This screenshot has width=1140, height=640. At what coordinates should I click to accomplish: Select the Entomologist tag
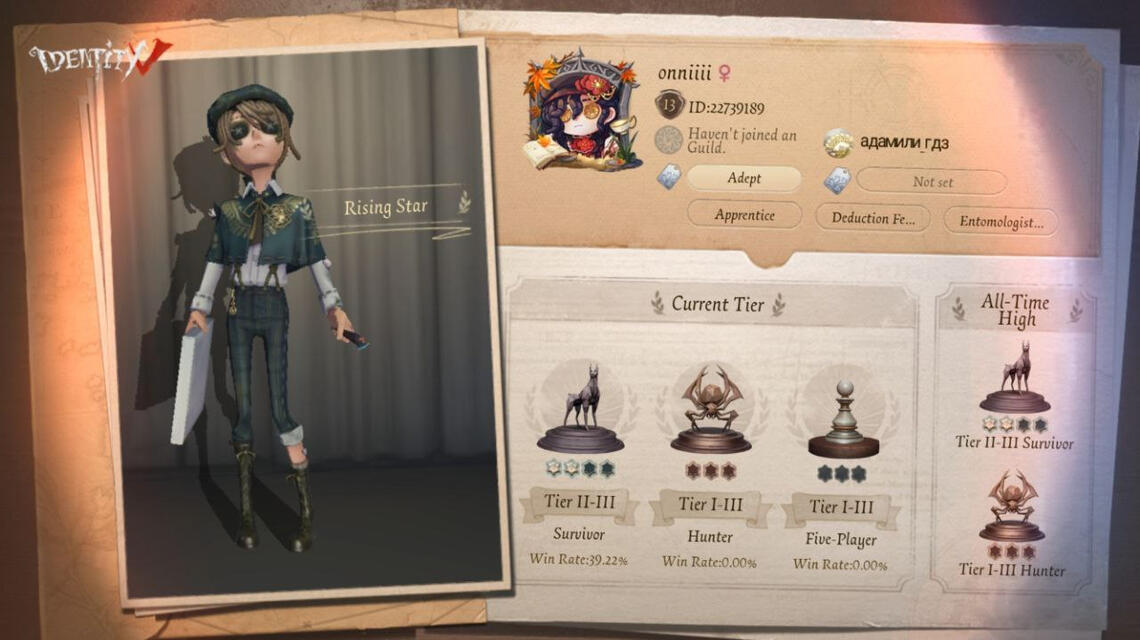pyautogui.click(x=1000, y=221)
